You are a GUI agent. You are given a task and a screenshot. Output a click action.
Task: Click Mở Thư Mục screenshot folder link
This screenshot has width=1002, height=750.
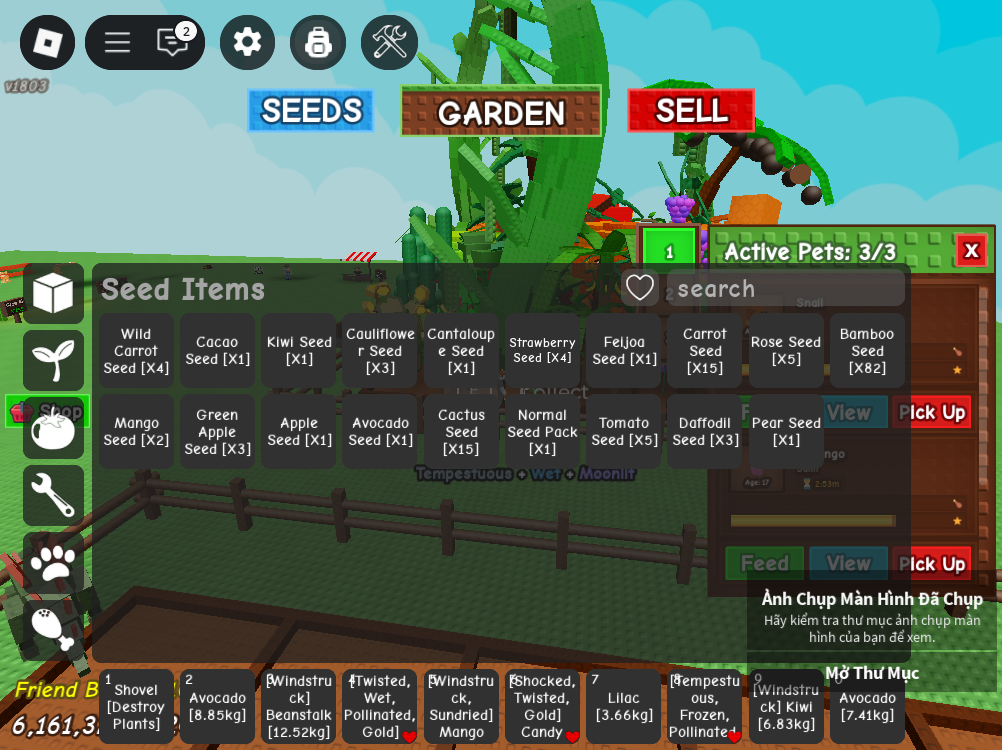tap(871, 673)
